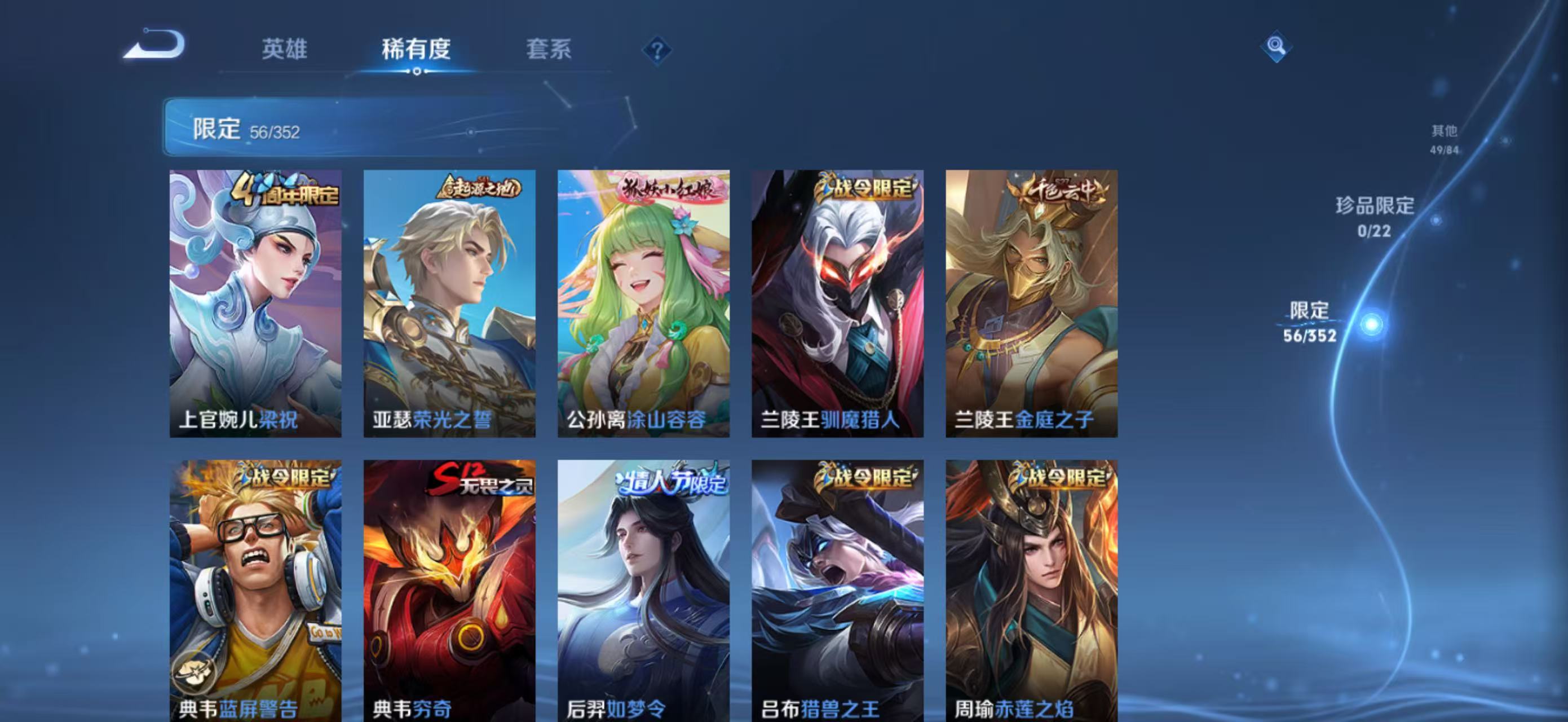Open the search magnifier icon
Screen dimensions: 1568x722
1278,46
